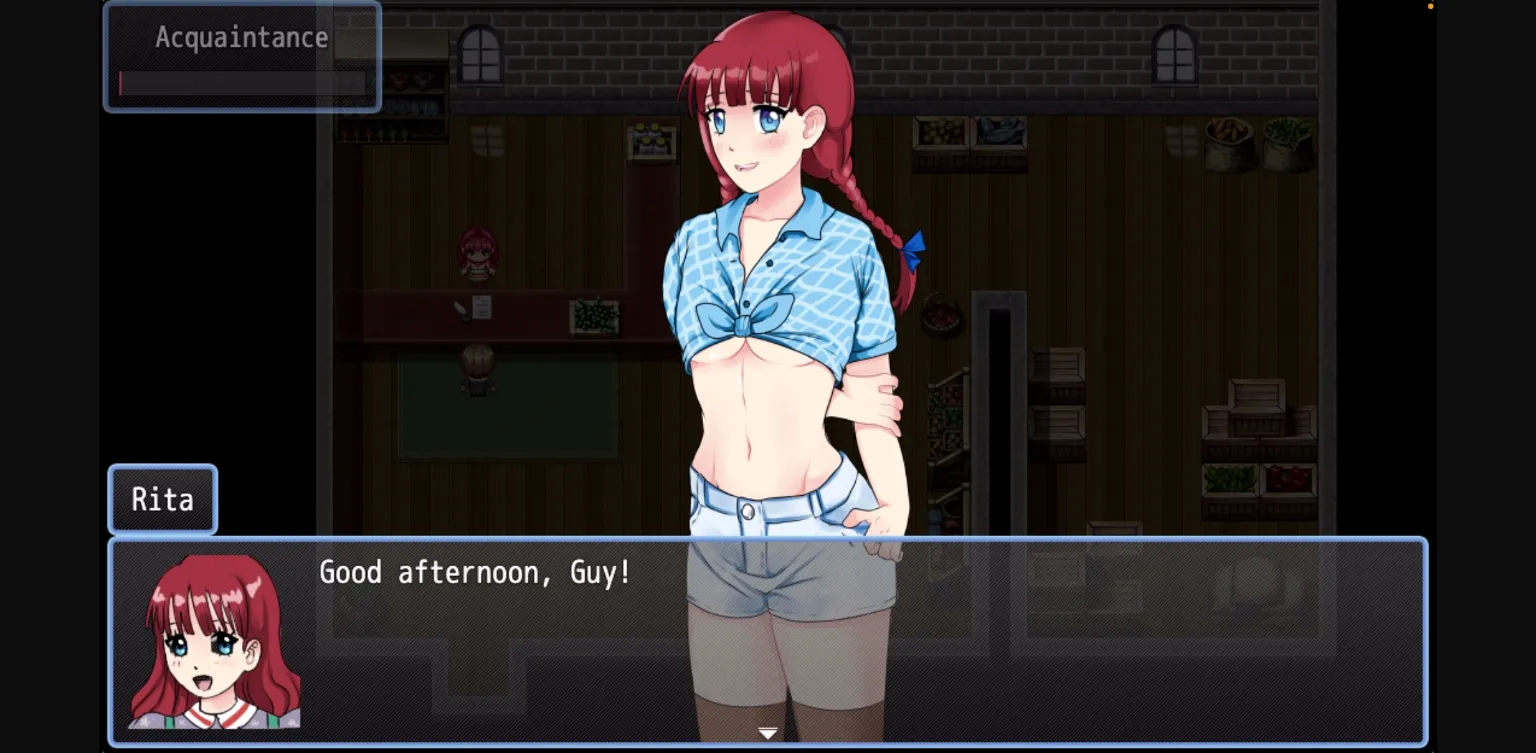This screenshot has width=1536, height=753.
Task: Open the Acquaintance relationship panel
Action: (x=241, y=37)
